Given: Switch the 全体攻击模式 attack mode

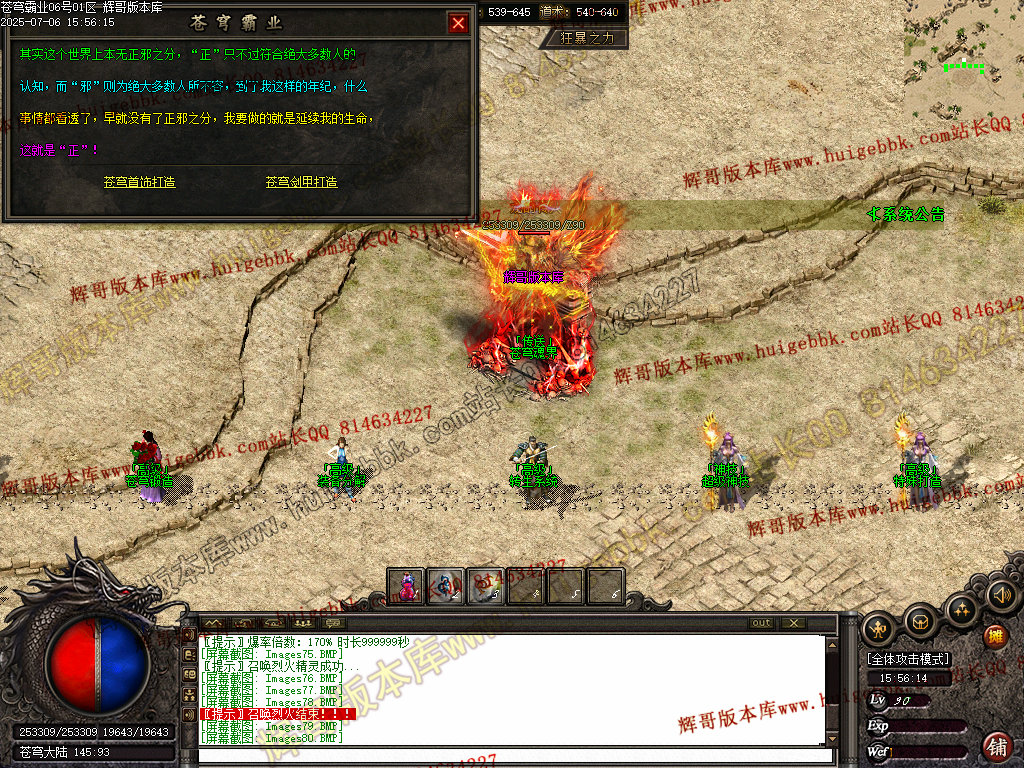Looking at the screenshot, I should click(x=908, y=659).
